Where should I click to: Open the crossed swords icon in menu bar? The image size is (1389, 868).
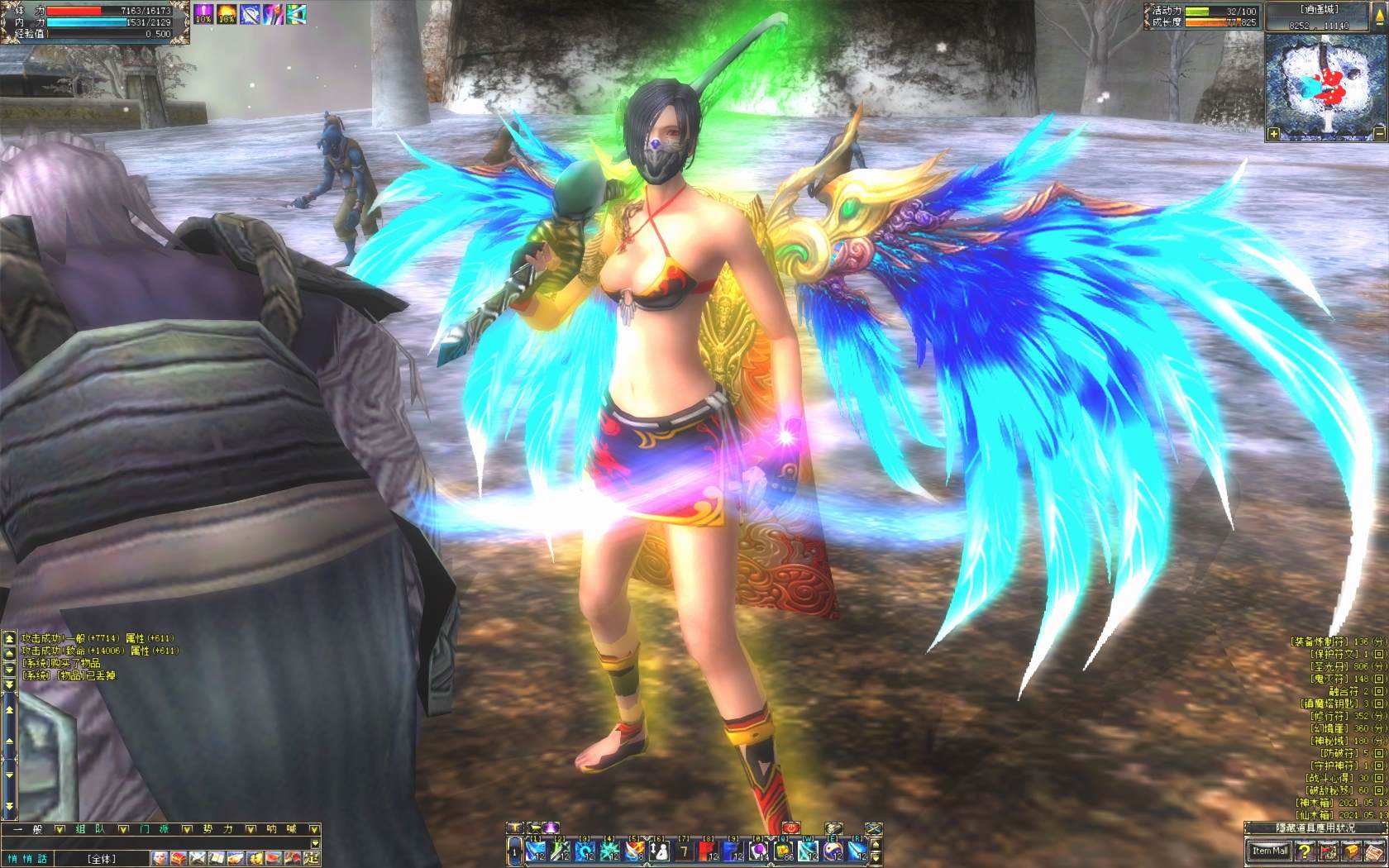pyautogui.click(x=197, y=858)
